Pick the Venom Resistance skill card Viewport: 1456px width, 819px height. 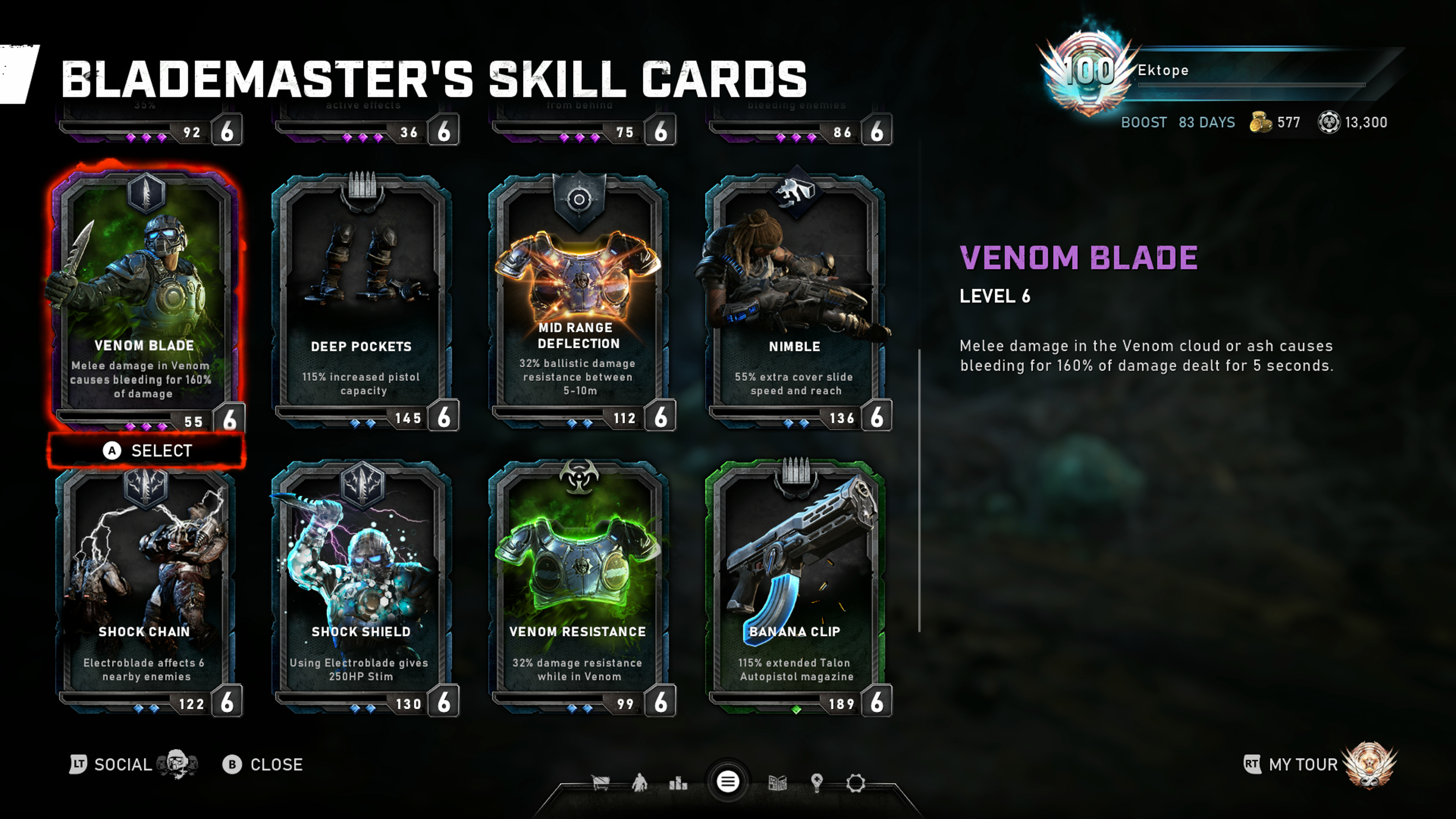578,588
